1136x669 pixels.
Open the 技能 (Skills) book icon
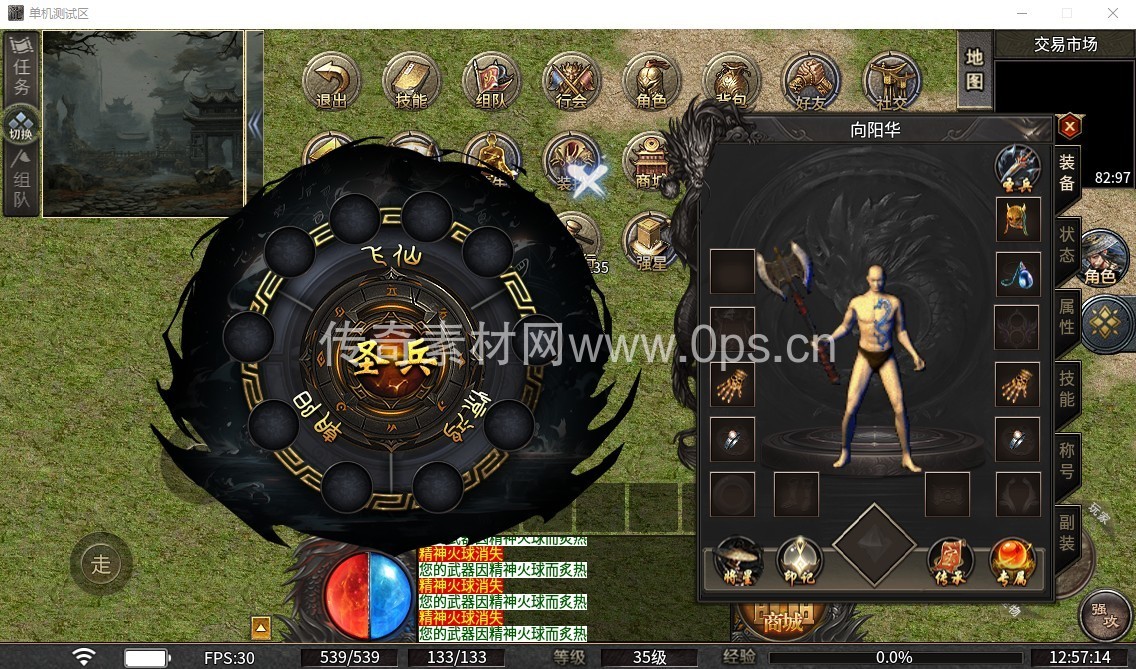411,79
